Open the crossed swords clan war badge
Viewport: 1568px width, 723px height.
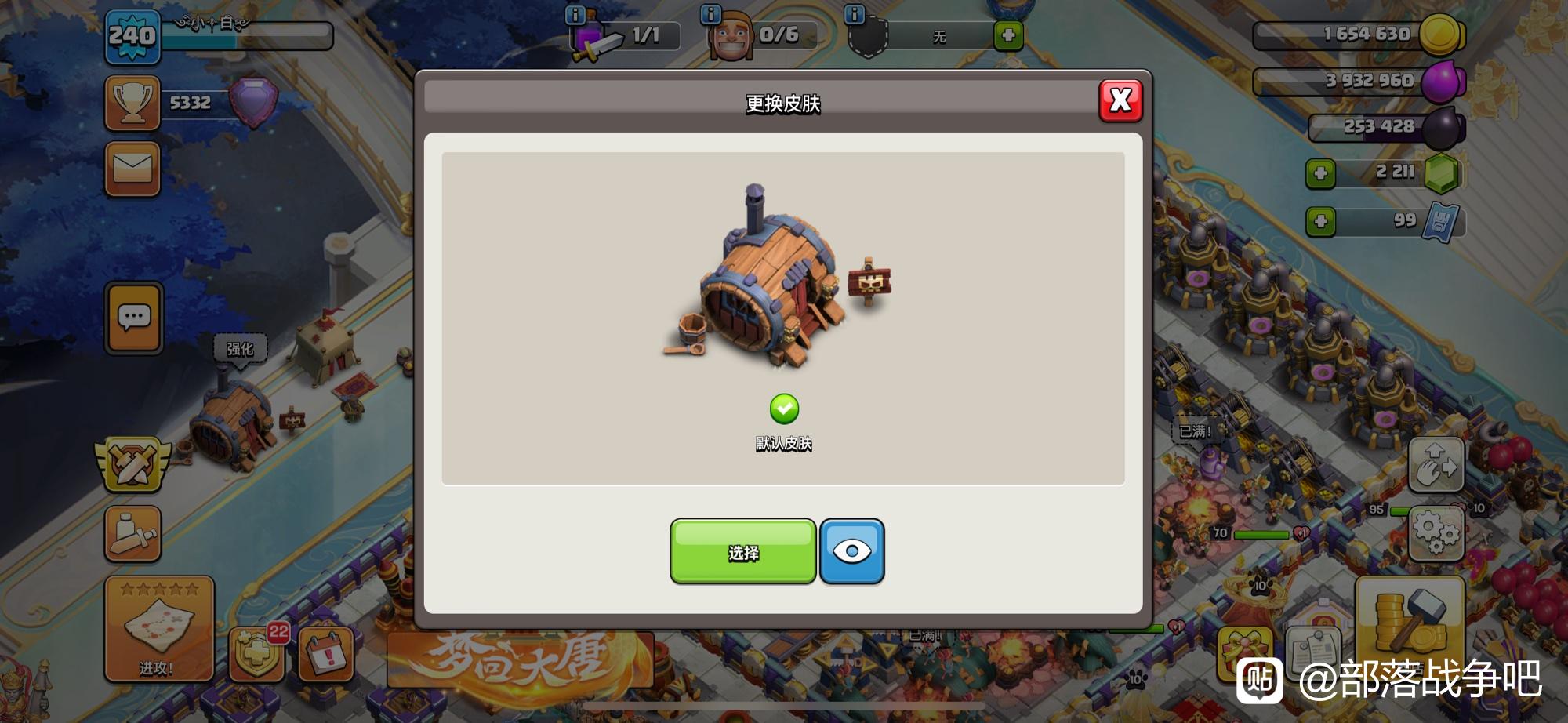(x=132, y=463)
